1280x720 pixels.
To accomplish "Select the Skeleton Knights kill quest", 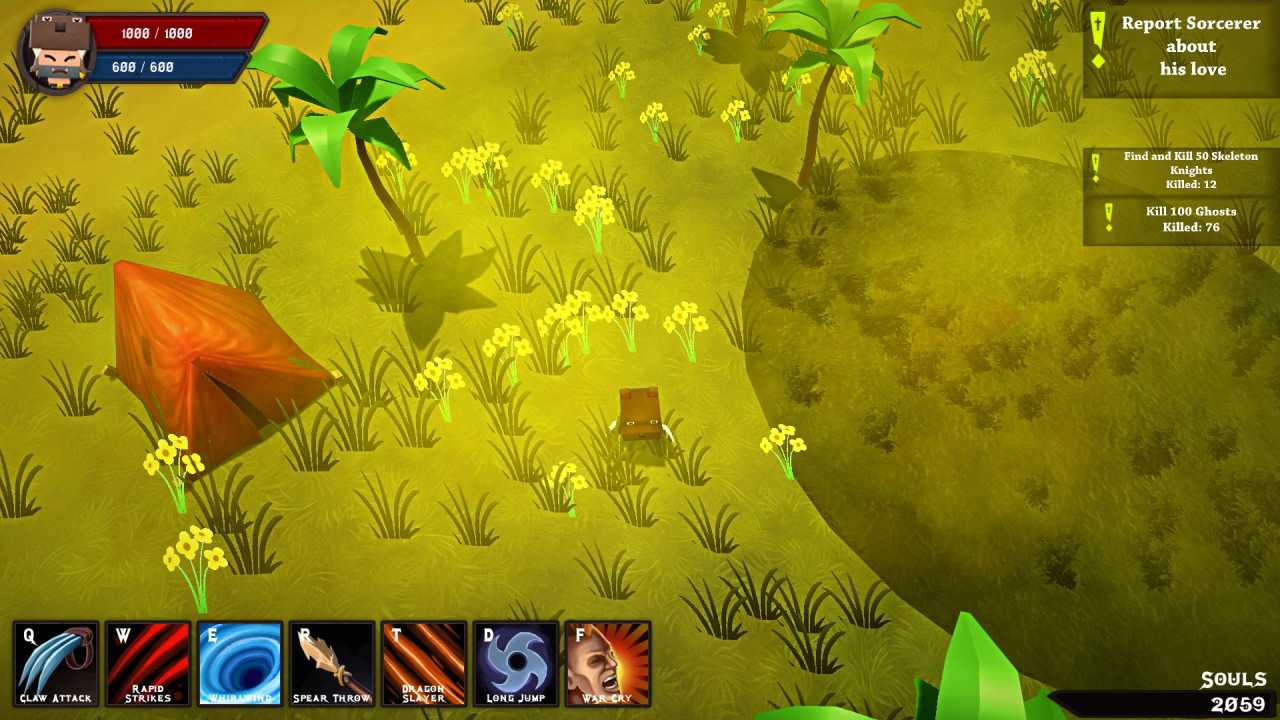I will click(1181, 170).
